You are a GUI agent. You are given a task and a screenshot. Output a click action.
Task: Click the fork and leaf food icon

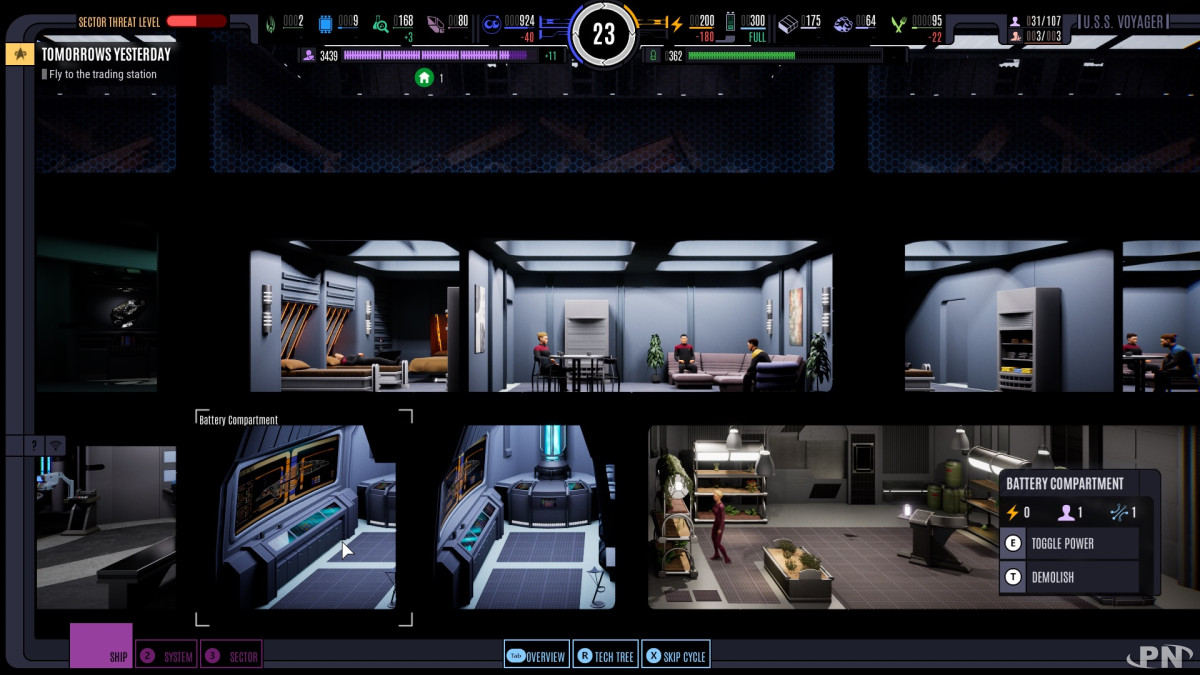[898, 23]
